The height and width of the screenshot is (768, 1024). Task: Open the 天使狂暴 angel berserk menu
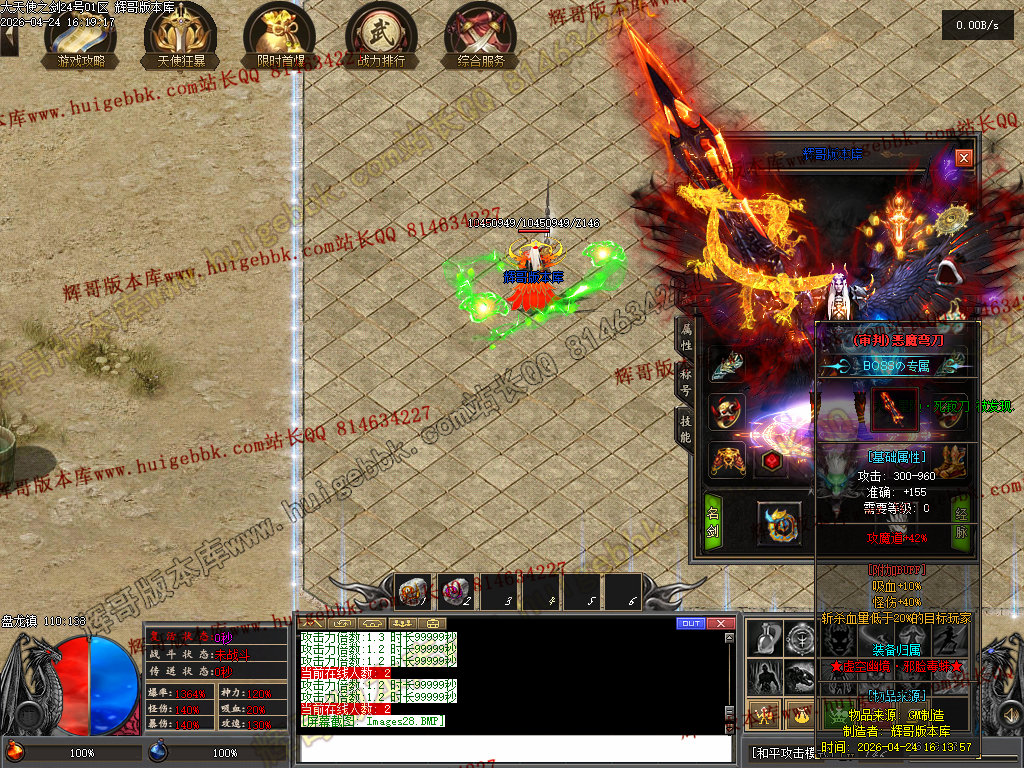181,35
